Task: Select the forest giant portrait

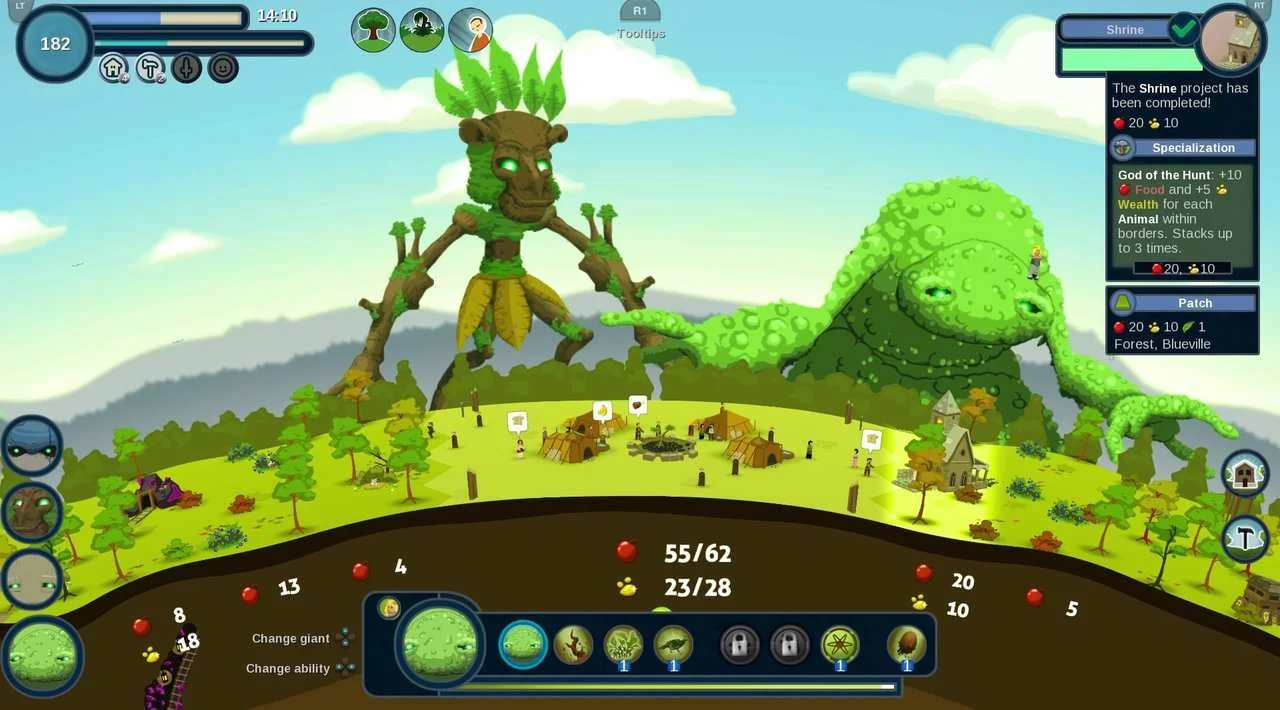Action: click(32, 512)
